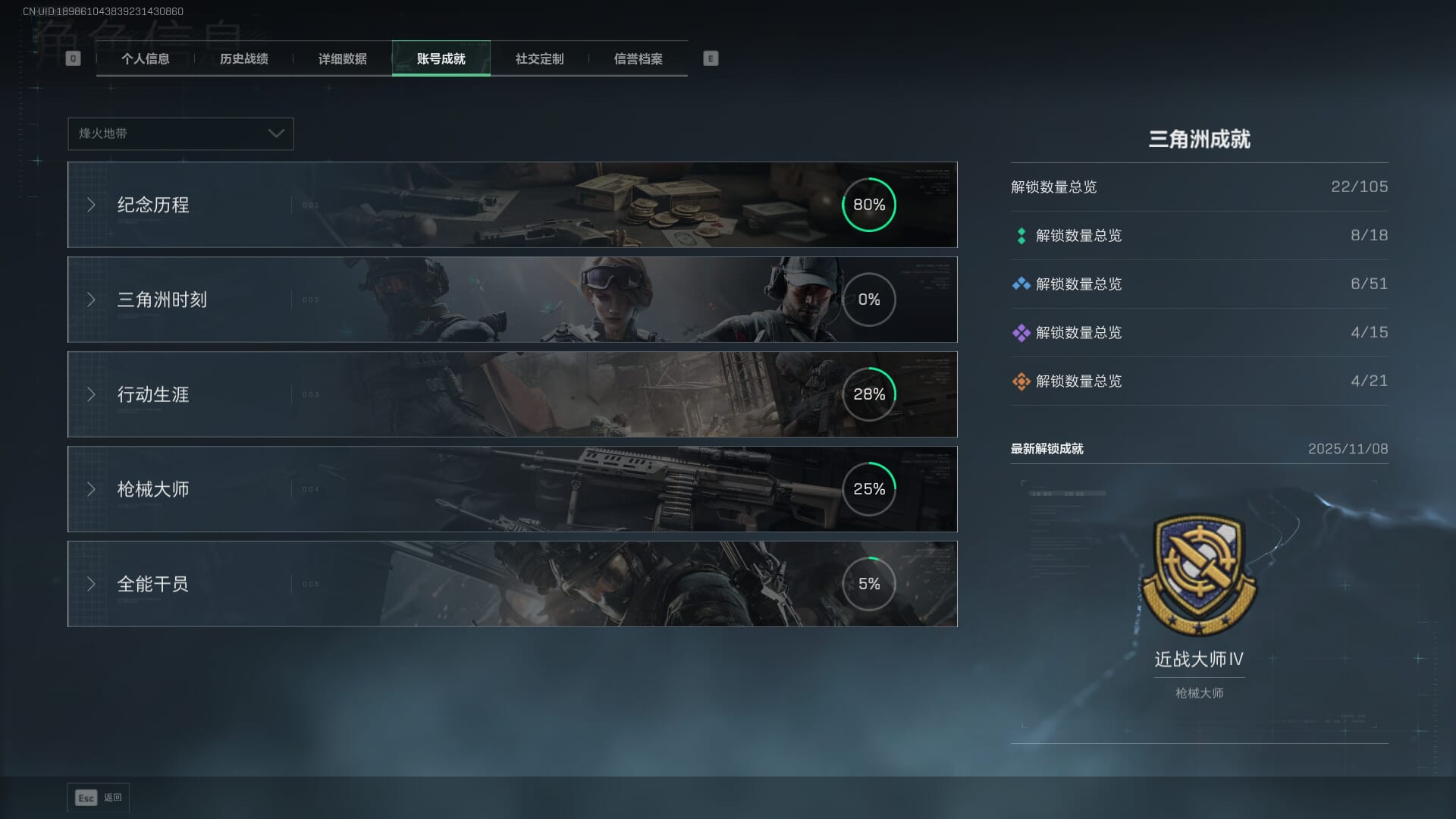Image resolution: width=1456 pixels, height=819 pixels.
Task: Expand the 纪念历程 achievement category
Action: (512, 205)
